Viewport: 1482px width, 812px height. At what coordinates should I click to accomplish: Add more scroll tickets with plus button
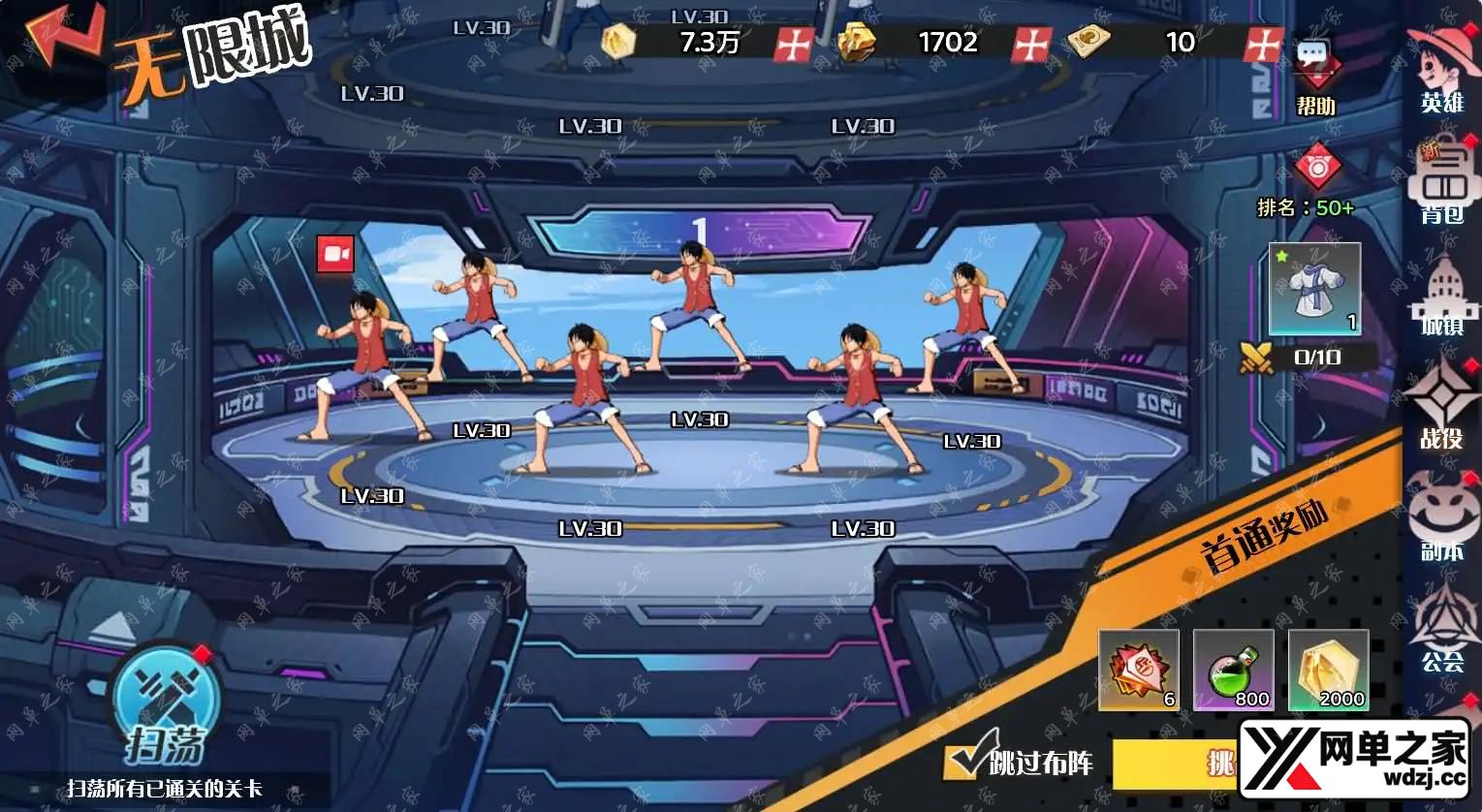tap(1264, 44)
